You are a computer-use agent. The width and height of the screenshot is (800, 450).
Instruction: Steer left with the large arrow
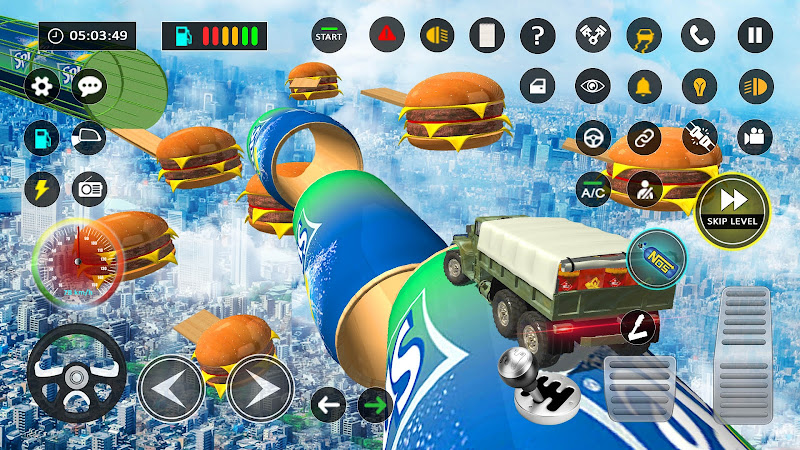170,387
